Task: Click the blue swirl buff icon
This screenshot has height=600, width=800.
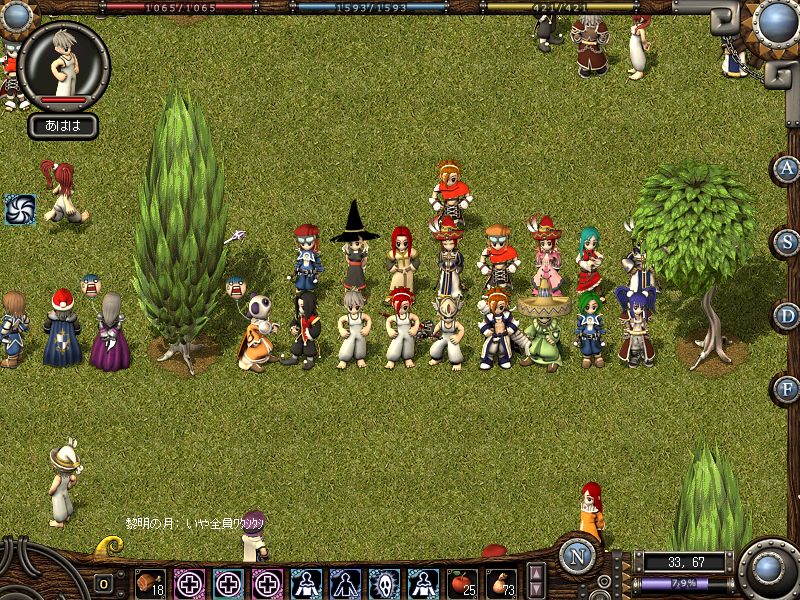Action: click(x=19, y=209)
